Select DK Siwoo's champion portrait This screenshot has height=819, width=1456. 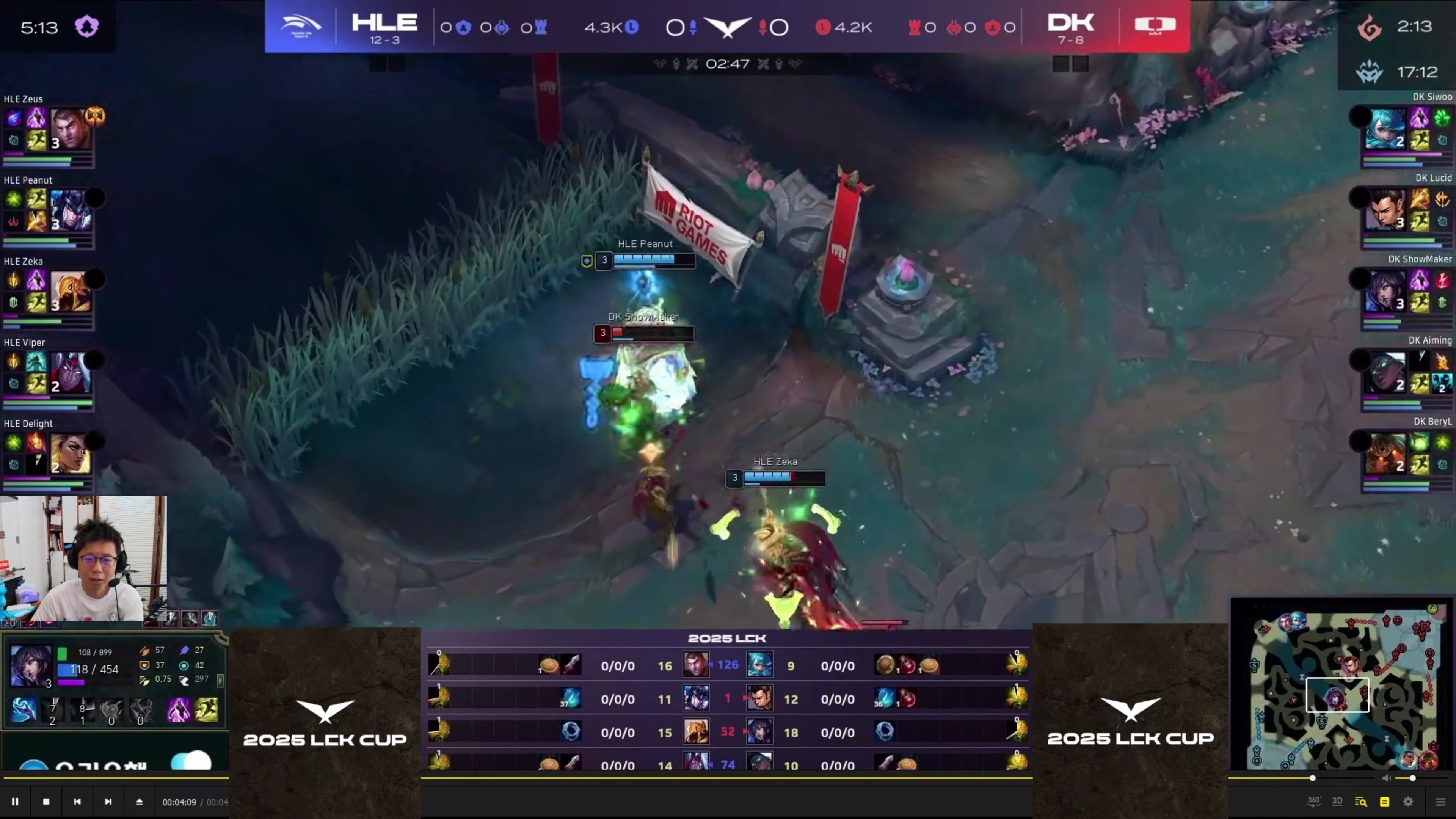[1385, 129]
